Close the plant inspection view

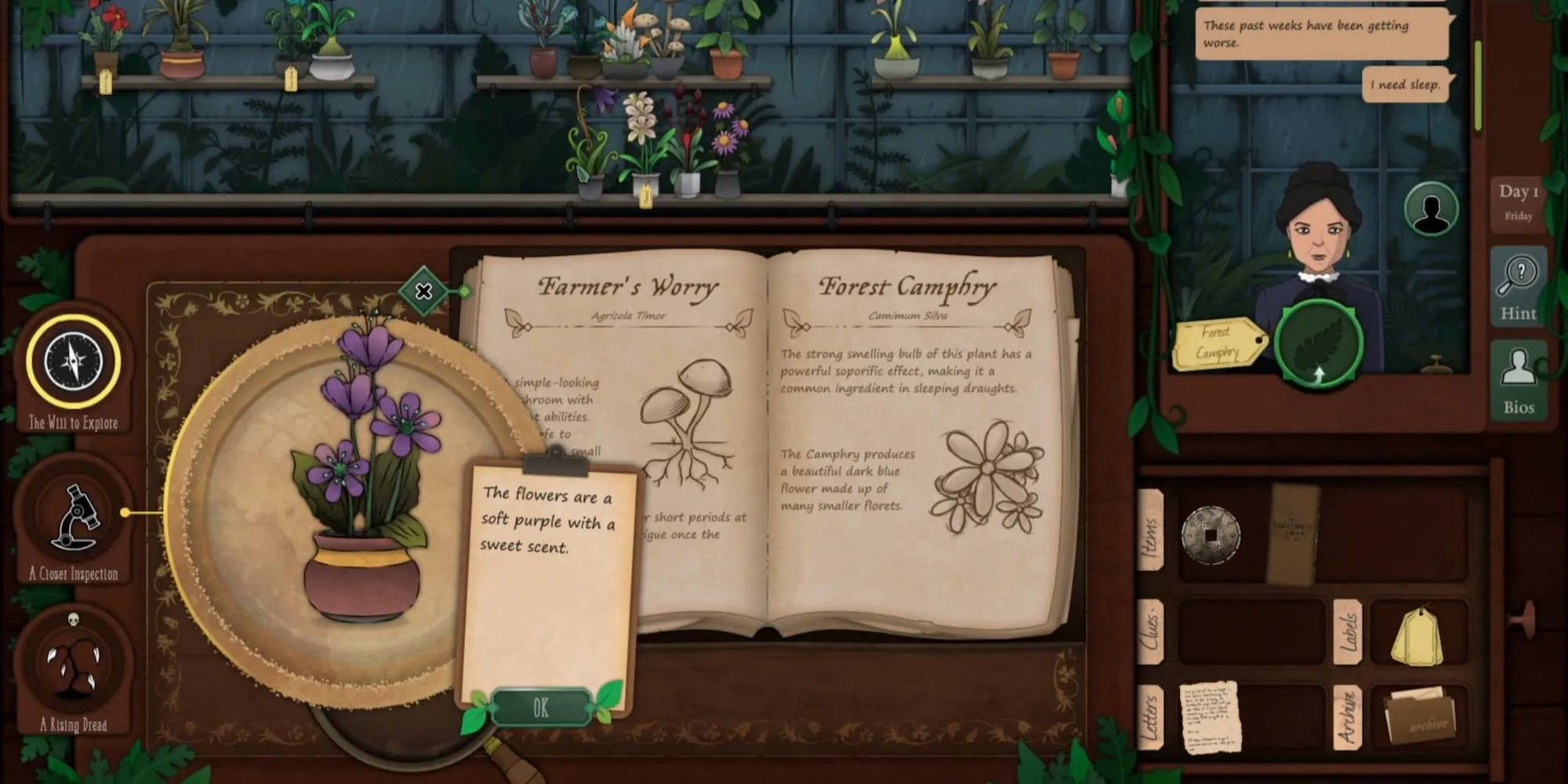[x=423, y=292]
